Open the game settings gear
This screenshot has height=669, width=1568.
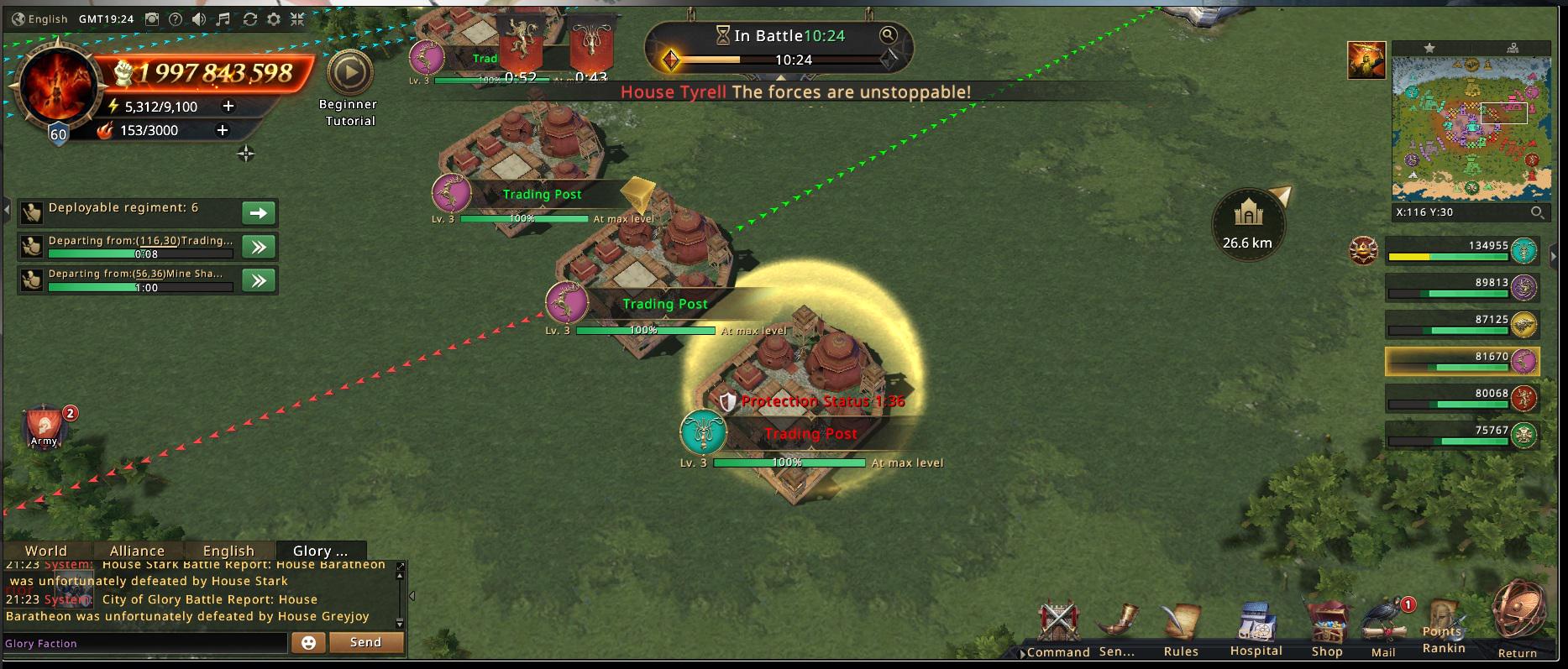[274, 18]
